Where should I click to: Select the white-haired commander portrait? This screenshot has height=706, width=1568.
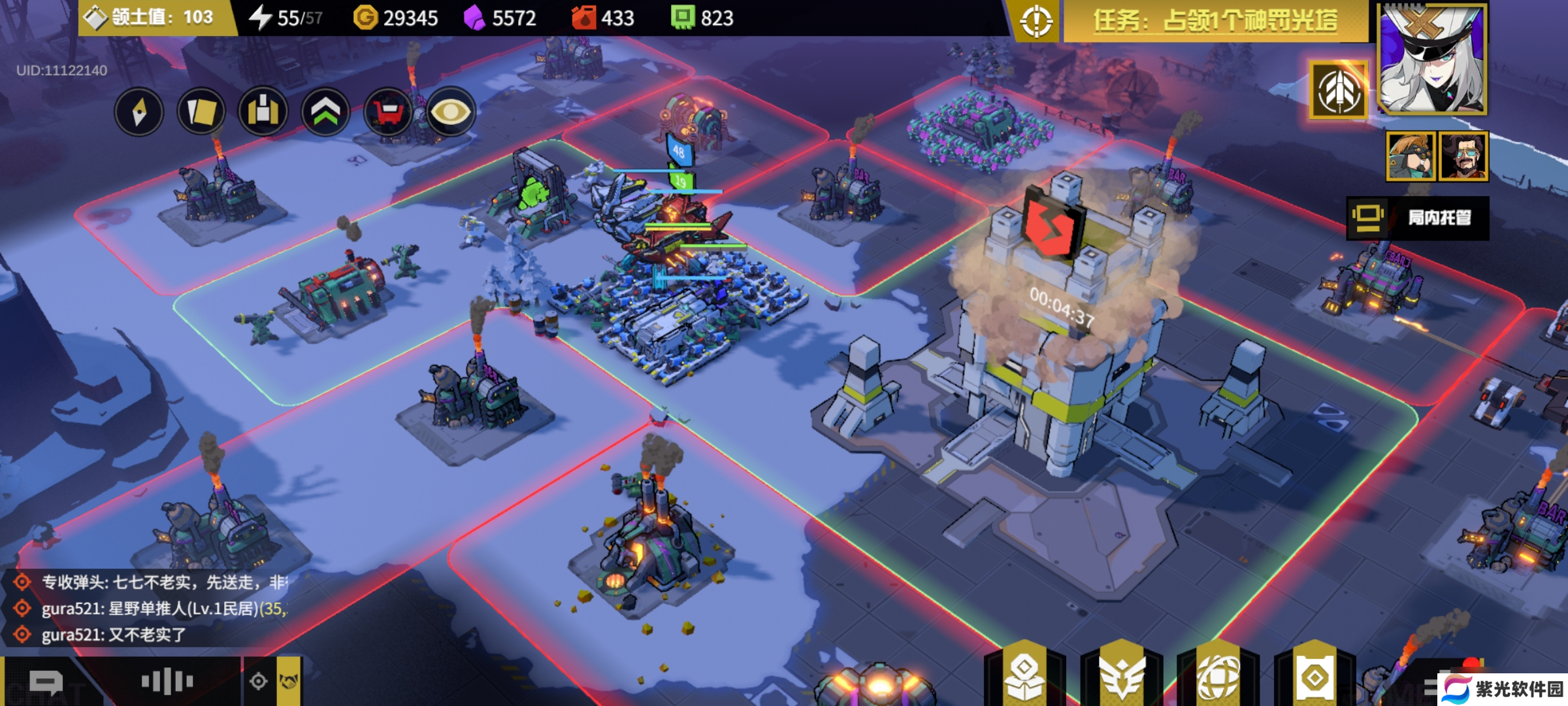click(x=1432, y=59)
